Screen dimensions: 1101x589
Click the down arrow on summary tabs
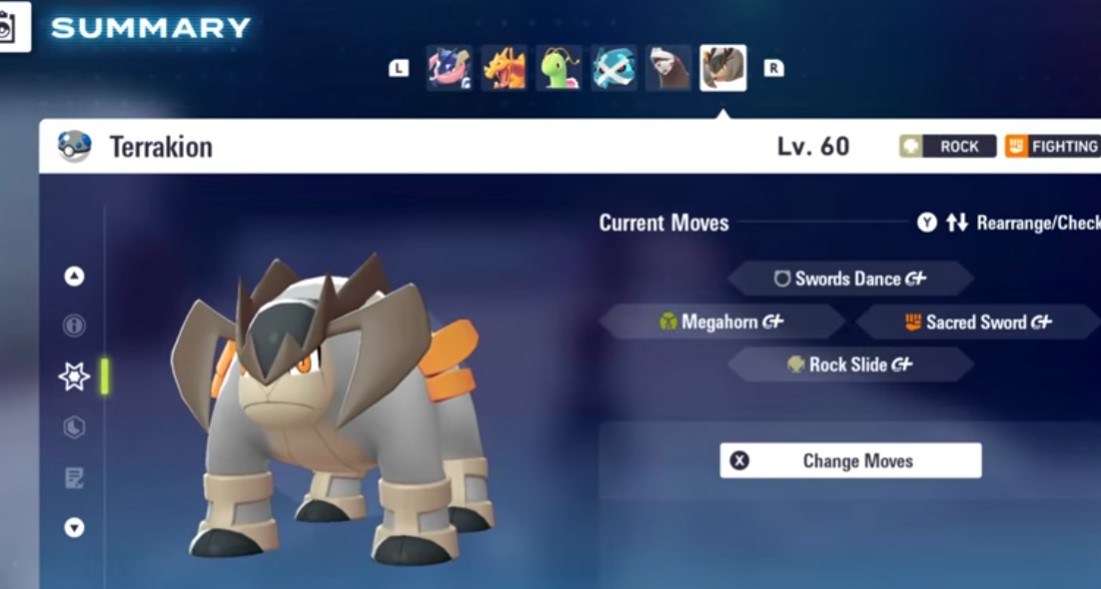click(x=74, y=527)
